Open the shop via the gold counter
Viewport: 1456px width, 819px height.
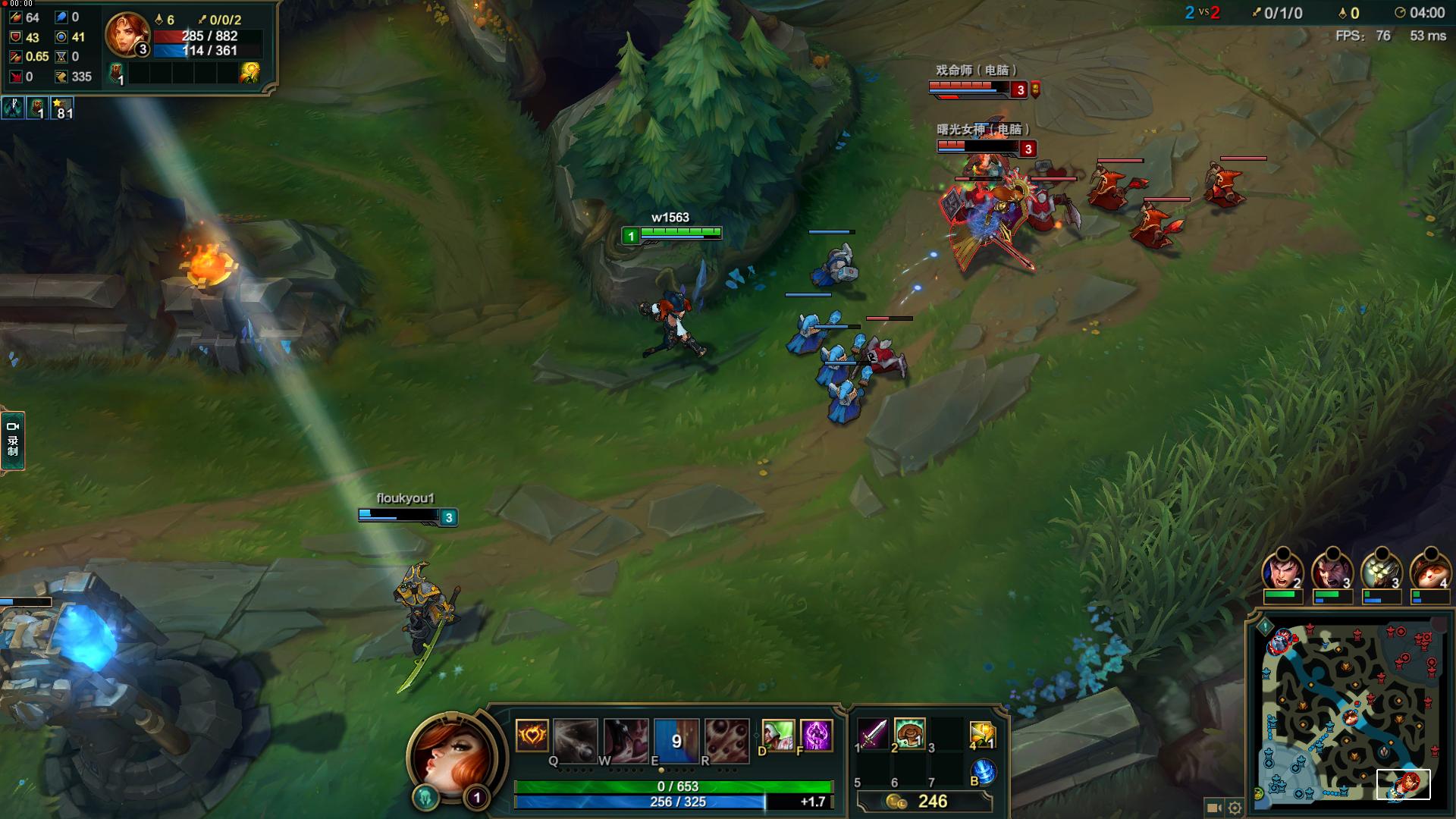click(x=924, y=802)
